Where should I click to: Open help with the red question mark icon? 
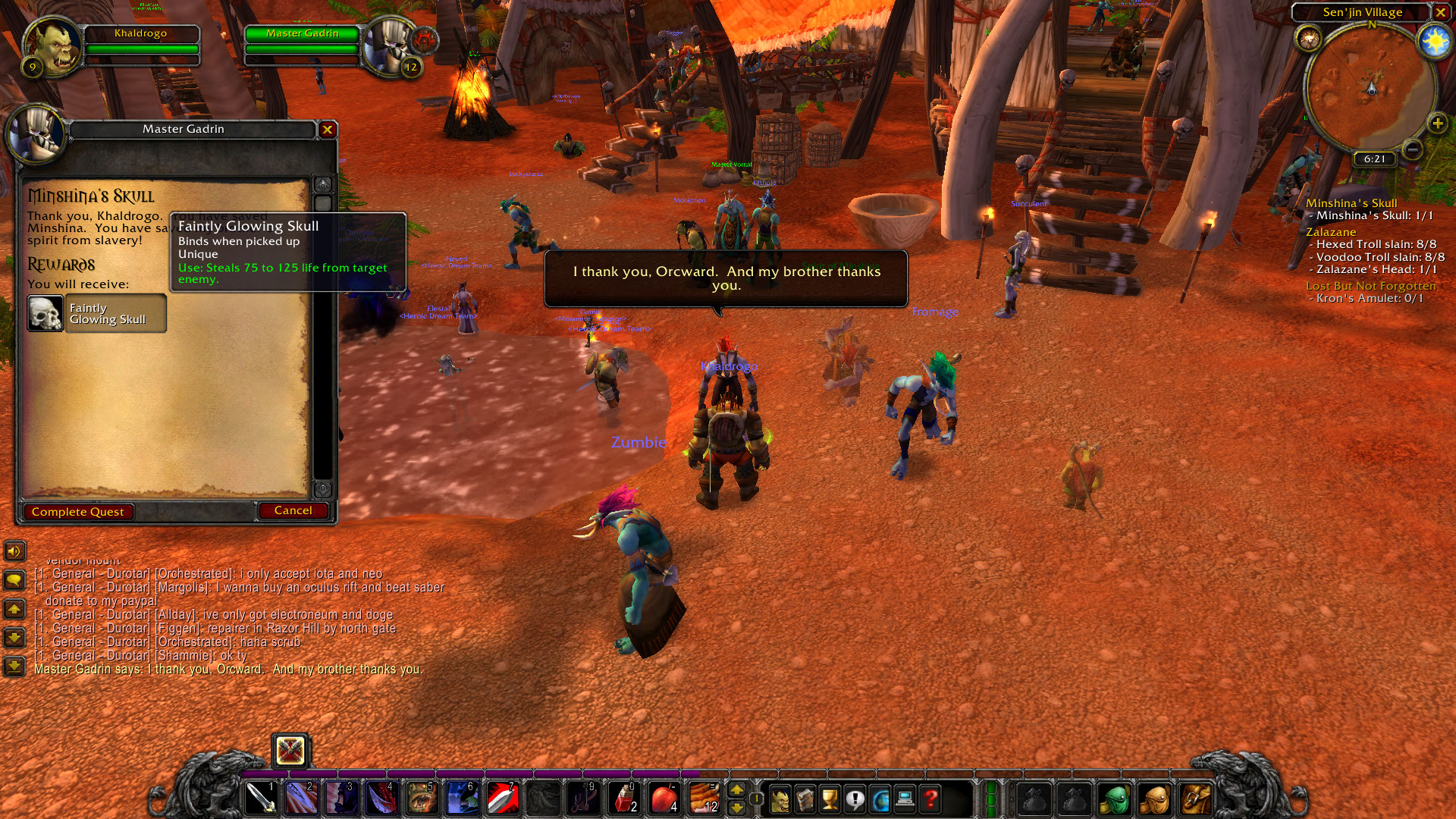pos(930,799)
